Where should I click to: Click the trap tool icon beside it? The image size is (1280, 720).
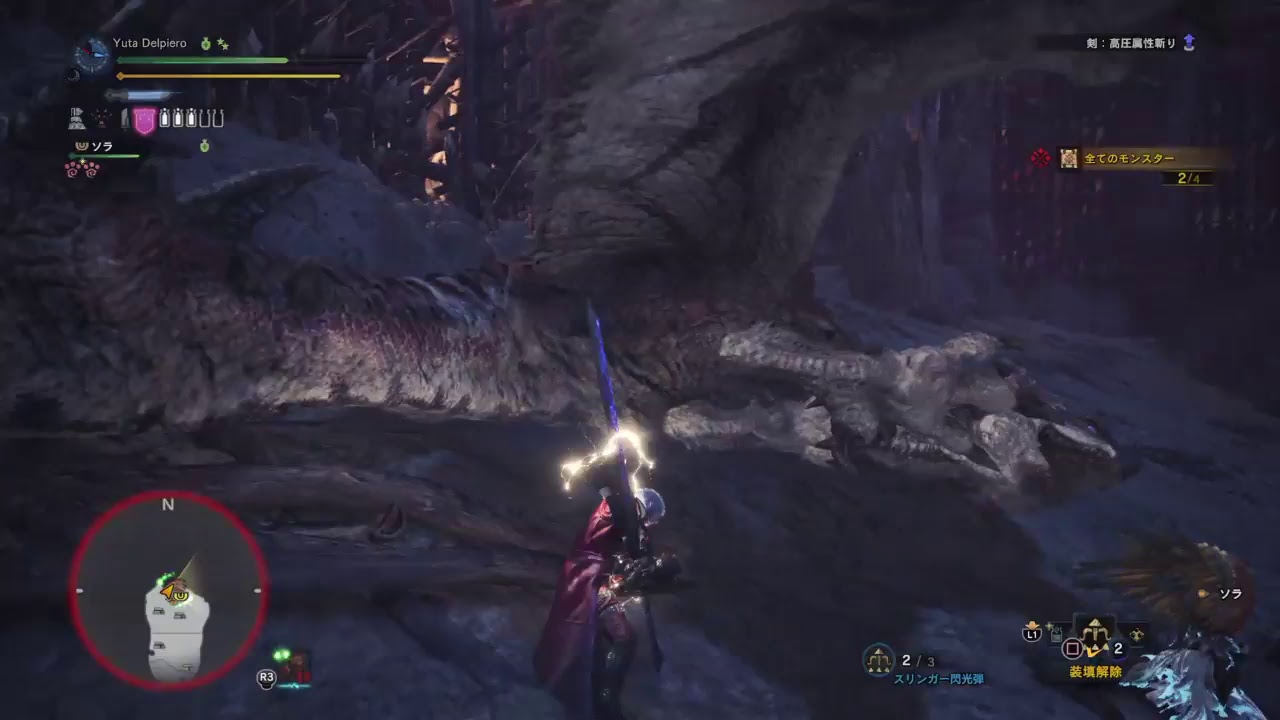pyautogui.click(x=100, y=118)
